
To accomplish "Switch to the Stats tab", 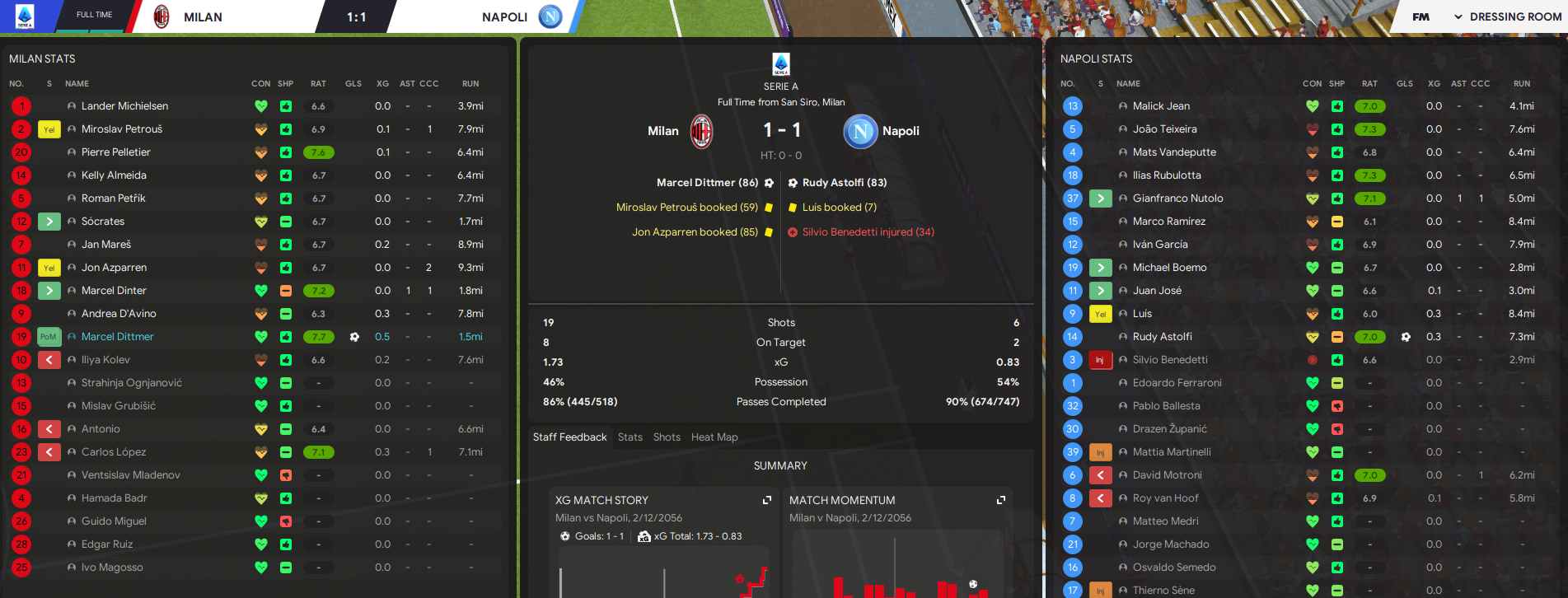I will click(630, 437).
